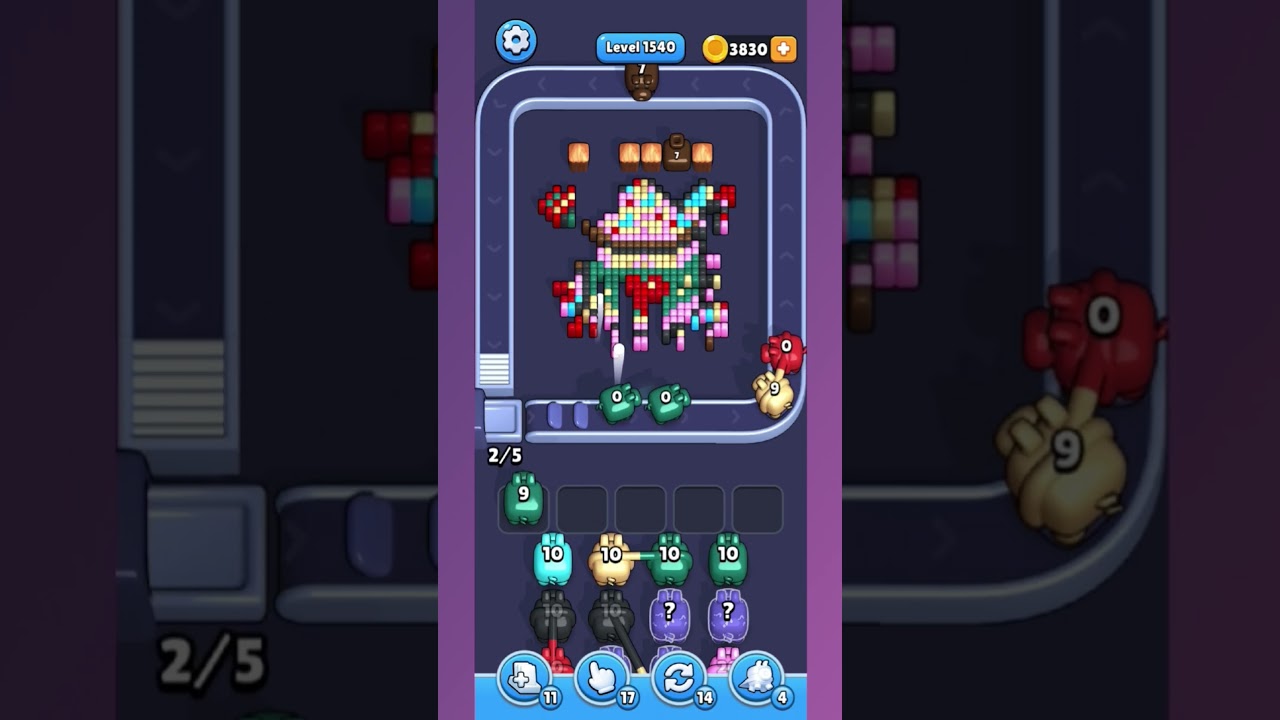Tap the plus to buy more coins
Viewport: 1280px width, 720px height.
click(x=783, y=46)
